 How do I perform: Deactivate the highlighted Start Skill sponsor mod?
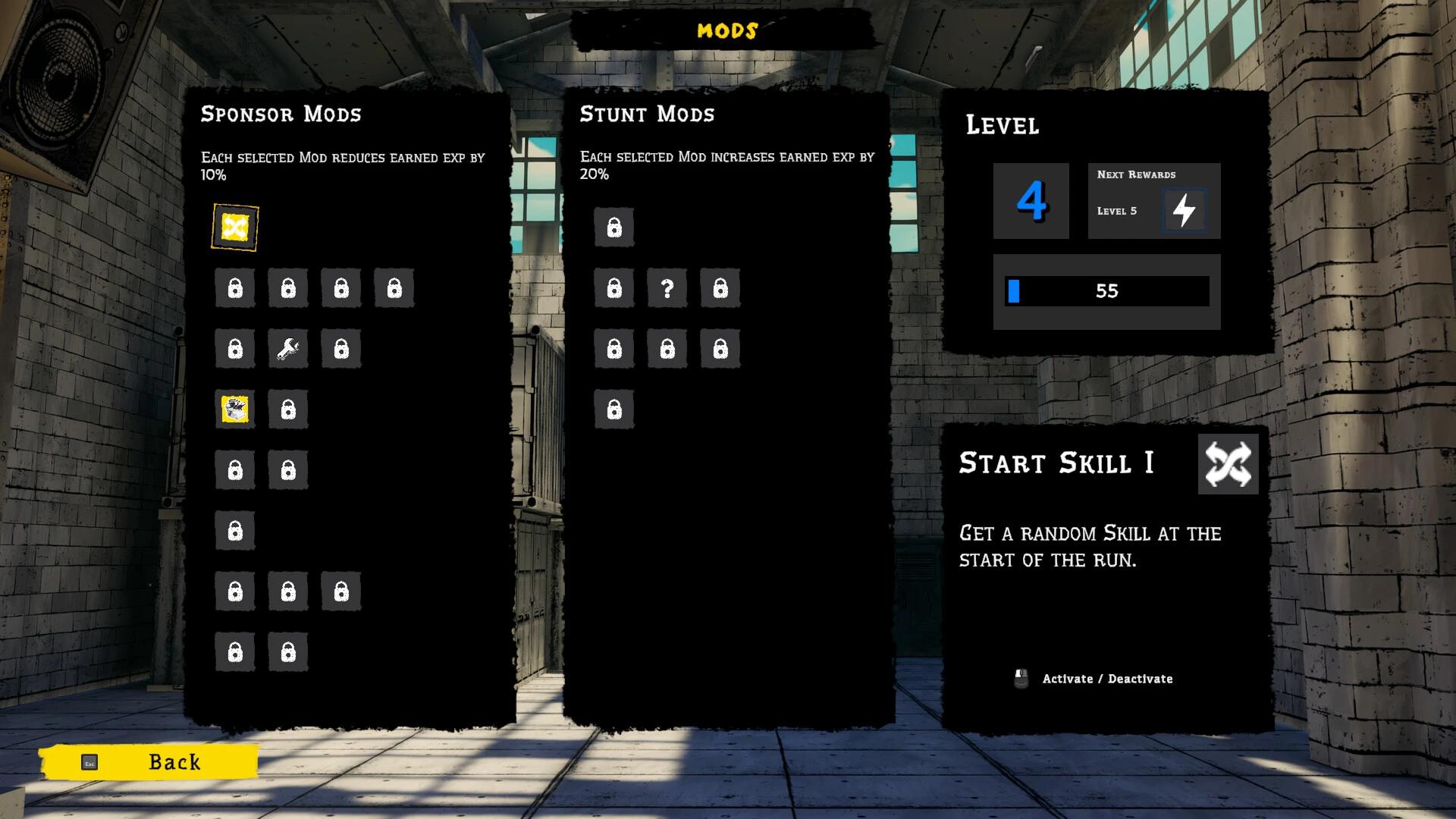tap(235, 227)
